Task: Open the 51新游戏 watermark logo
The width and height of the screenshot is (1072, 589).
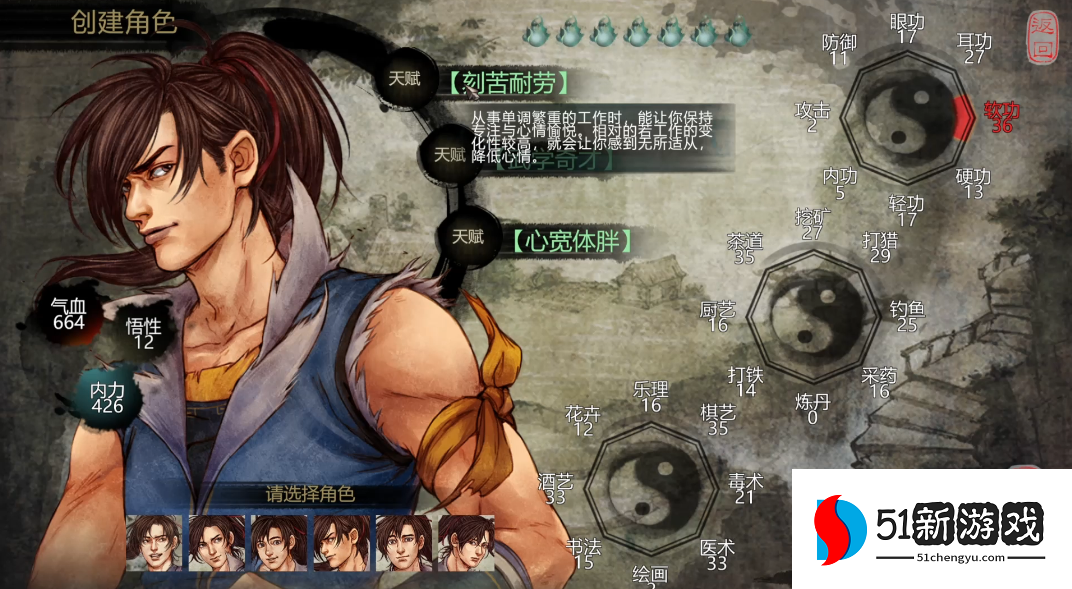Action: (930, 529)
